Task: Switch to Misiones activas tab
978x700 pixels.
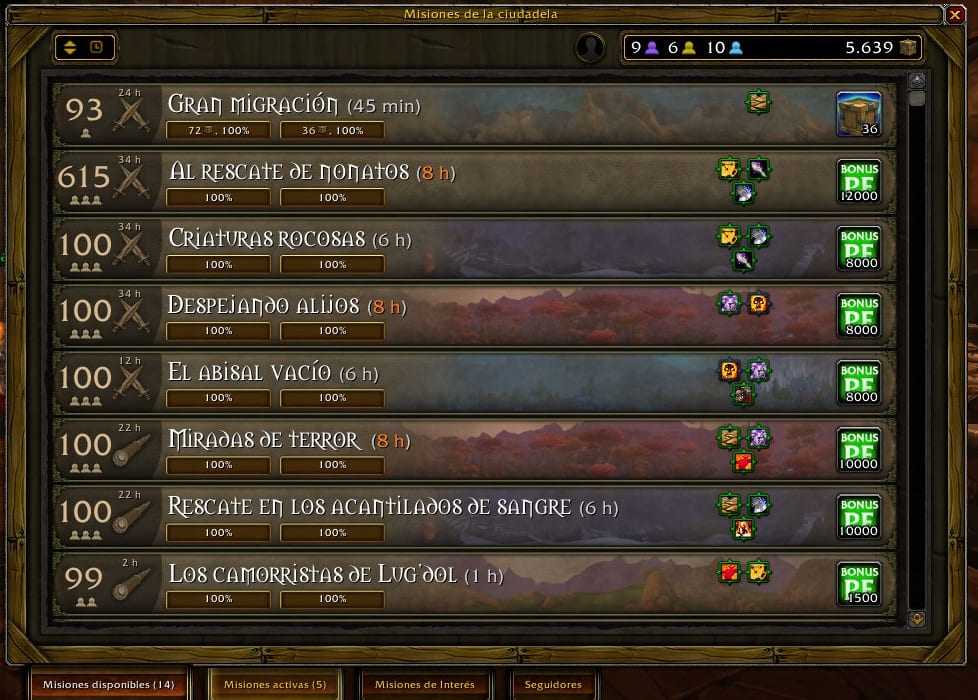Action: tap(275, 685)
